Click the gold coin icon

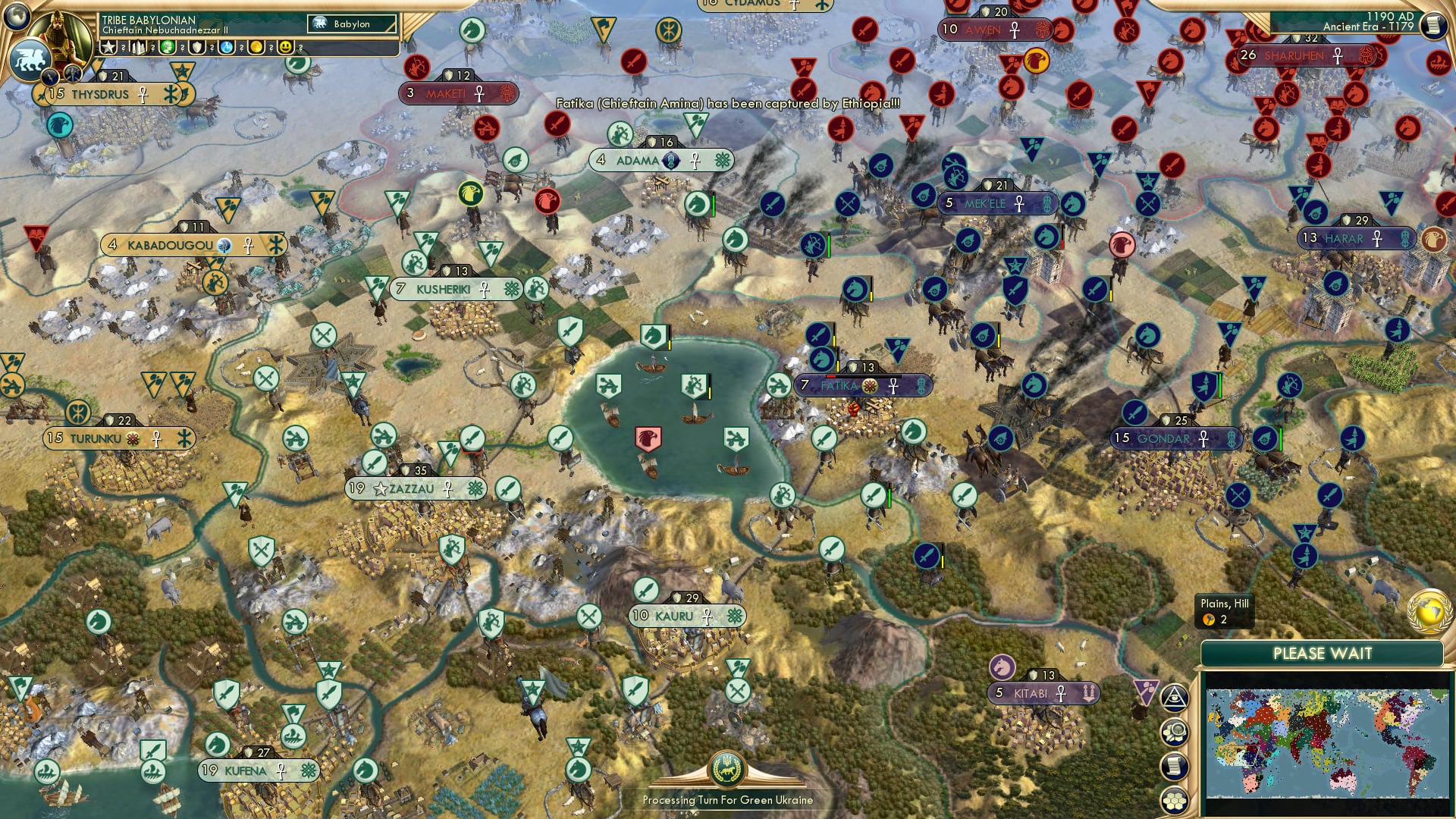click(x=256, y=48)
